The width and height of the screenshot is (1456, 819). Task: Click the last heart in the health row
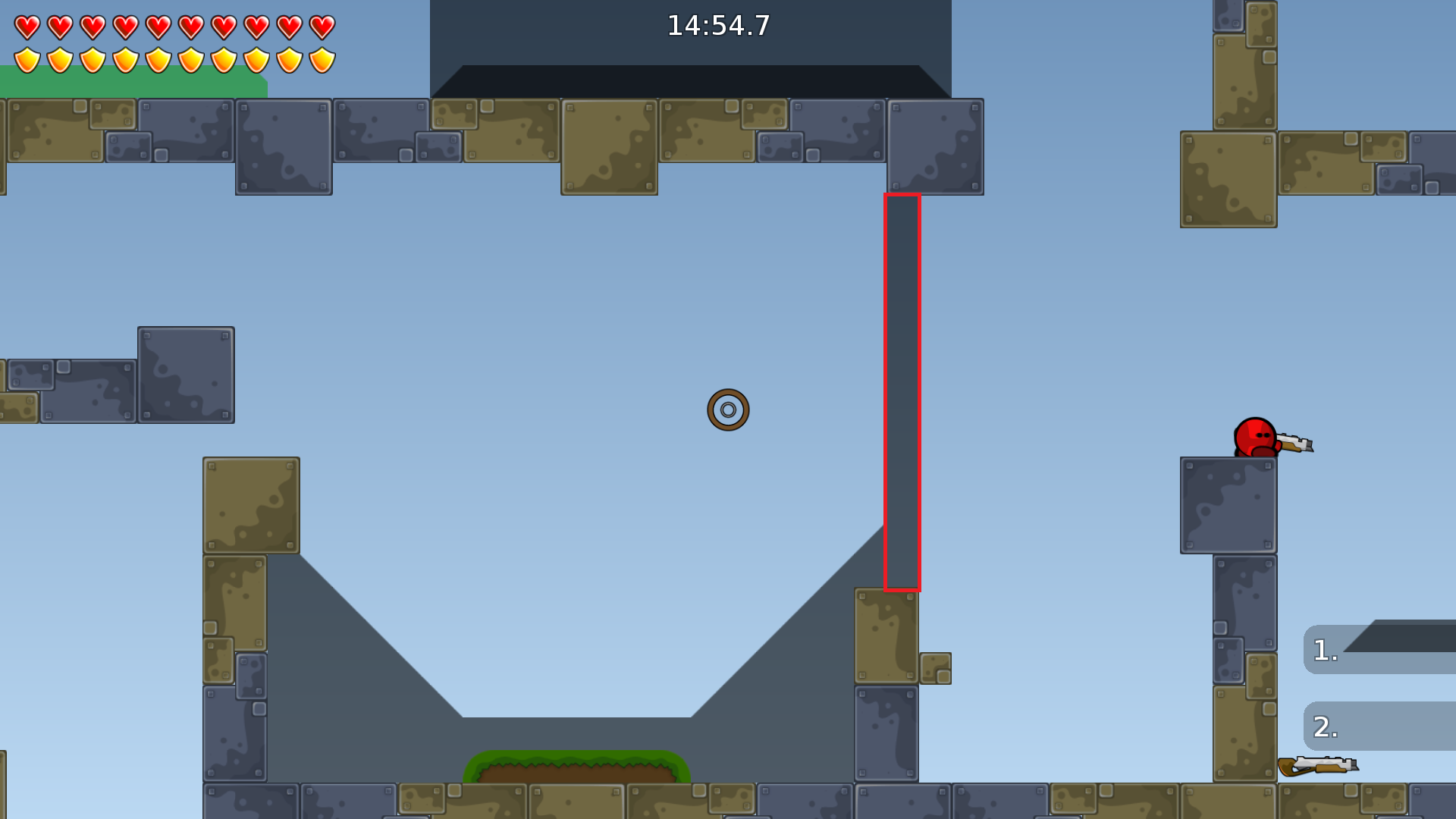coord(322,25)
